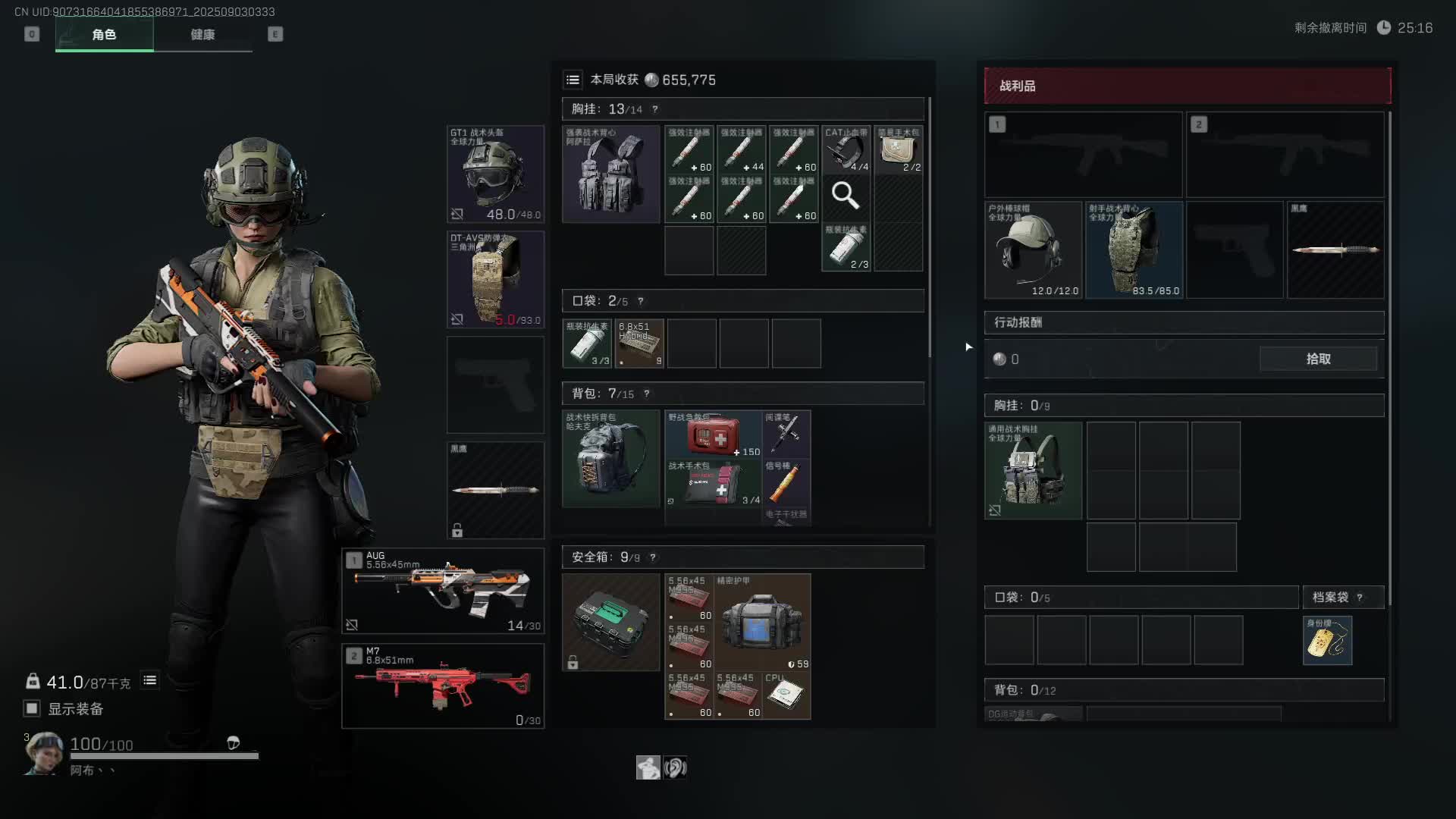Open the 本局收获 list menu icon
The height and width of the screenshot is (819, 1456).
[573, 80]
